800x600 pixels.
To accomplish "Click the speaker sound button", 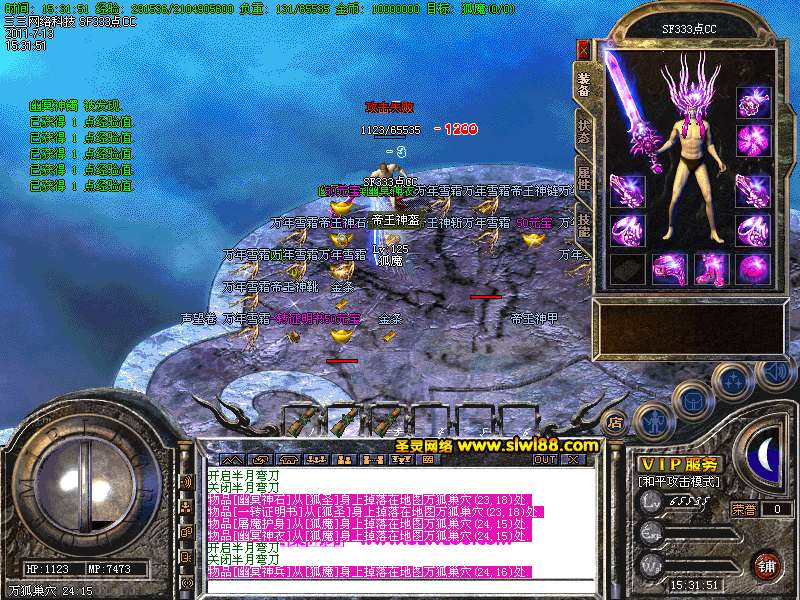I will [x=776, y=372].
